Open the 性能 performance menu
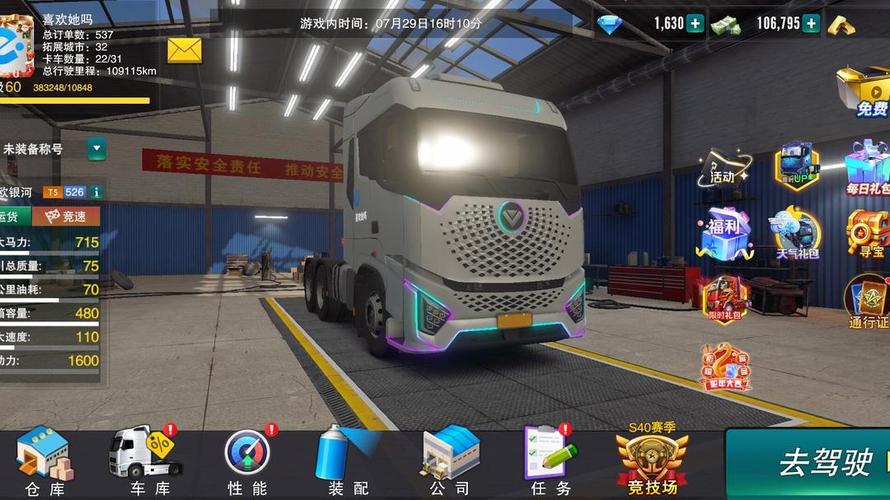This screenshot has width=890, height=500. (x=247, y=462)
